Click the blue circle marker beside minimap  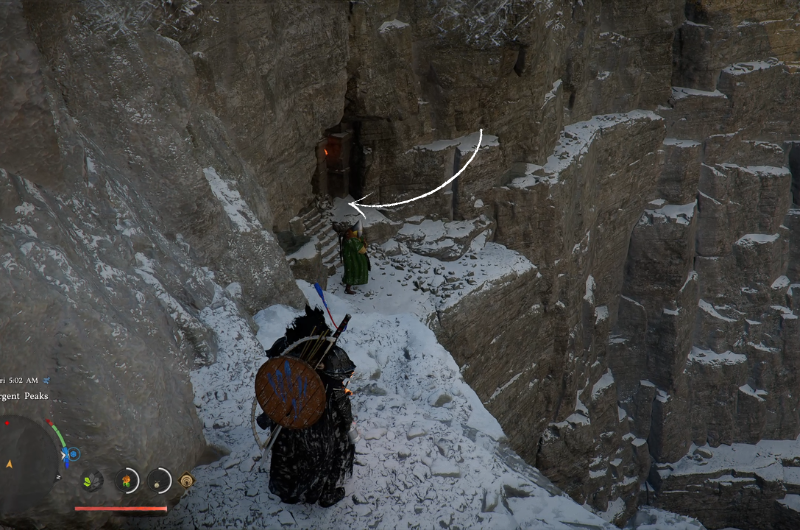click(x=72, y=454)
